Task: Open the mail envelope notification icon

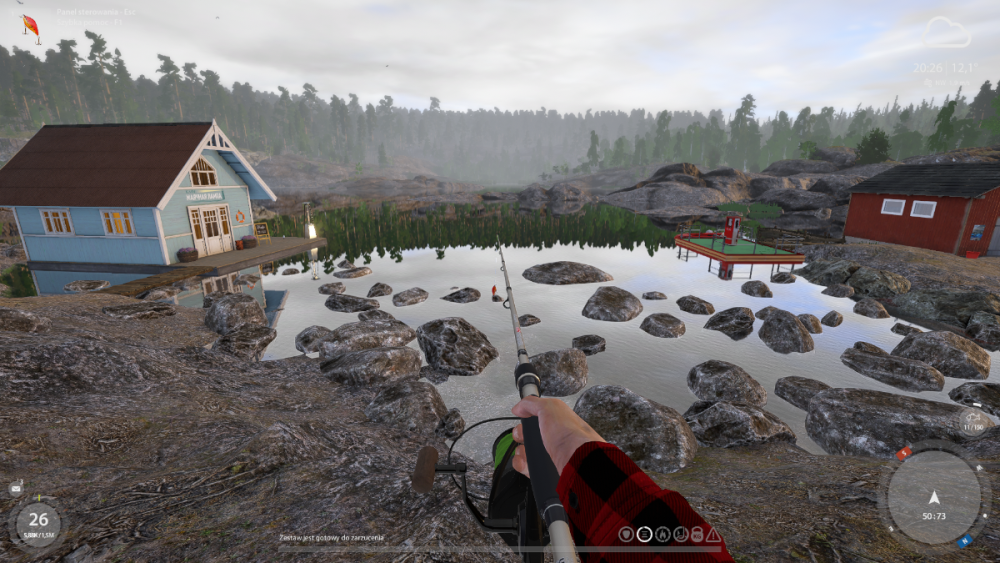Action: click(16, 488)
